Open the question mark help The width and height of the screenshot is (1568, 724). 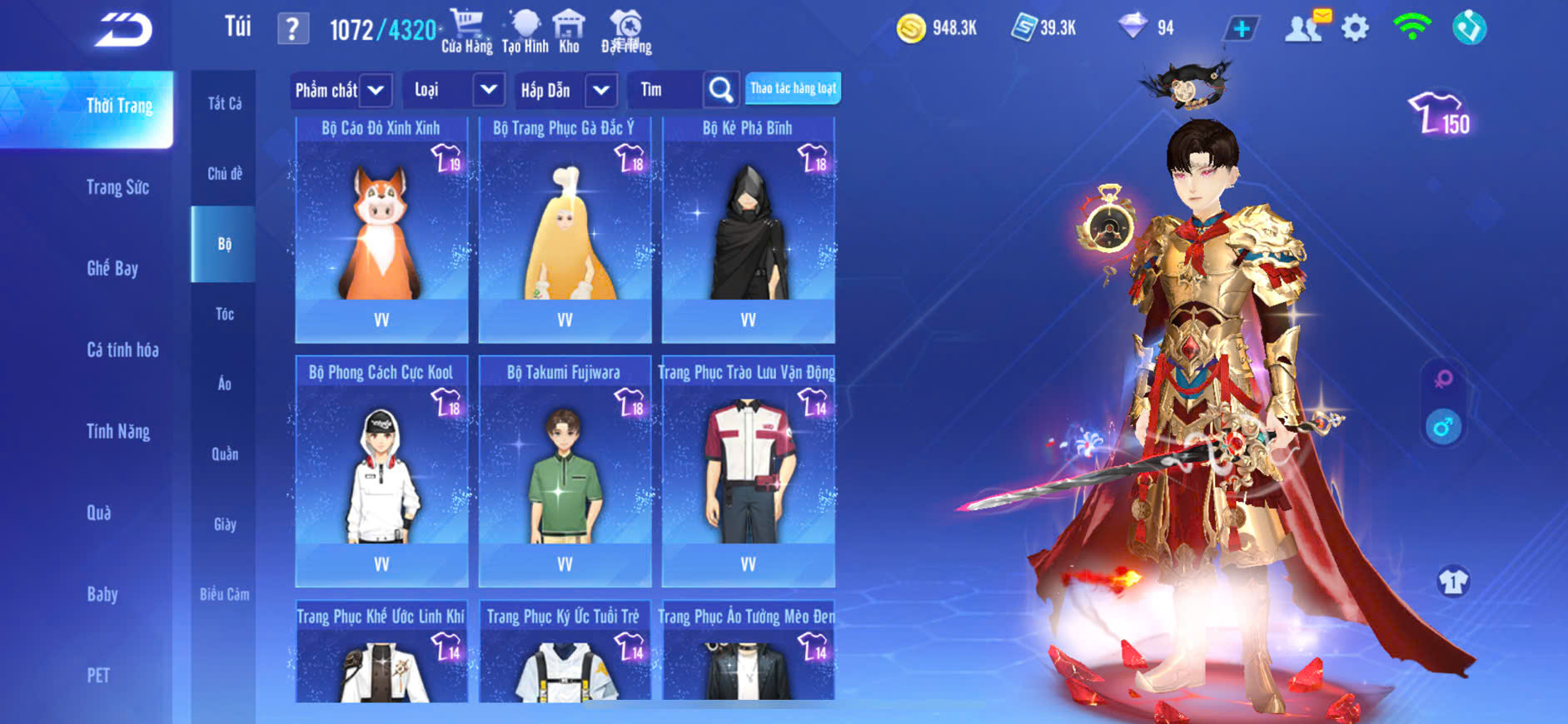pyautogui.click(x=292, y=30)
